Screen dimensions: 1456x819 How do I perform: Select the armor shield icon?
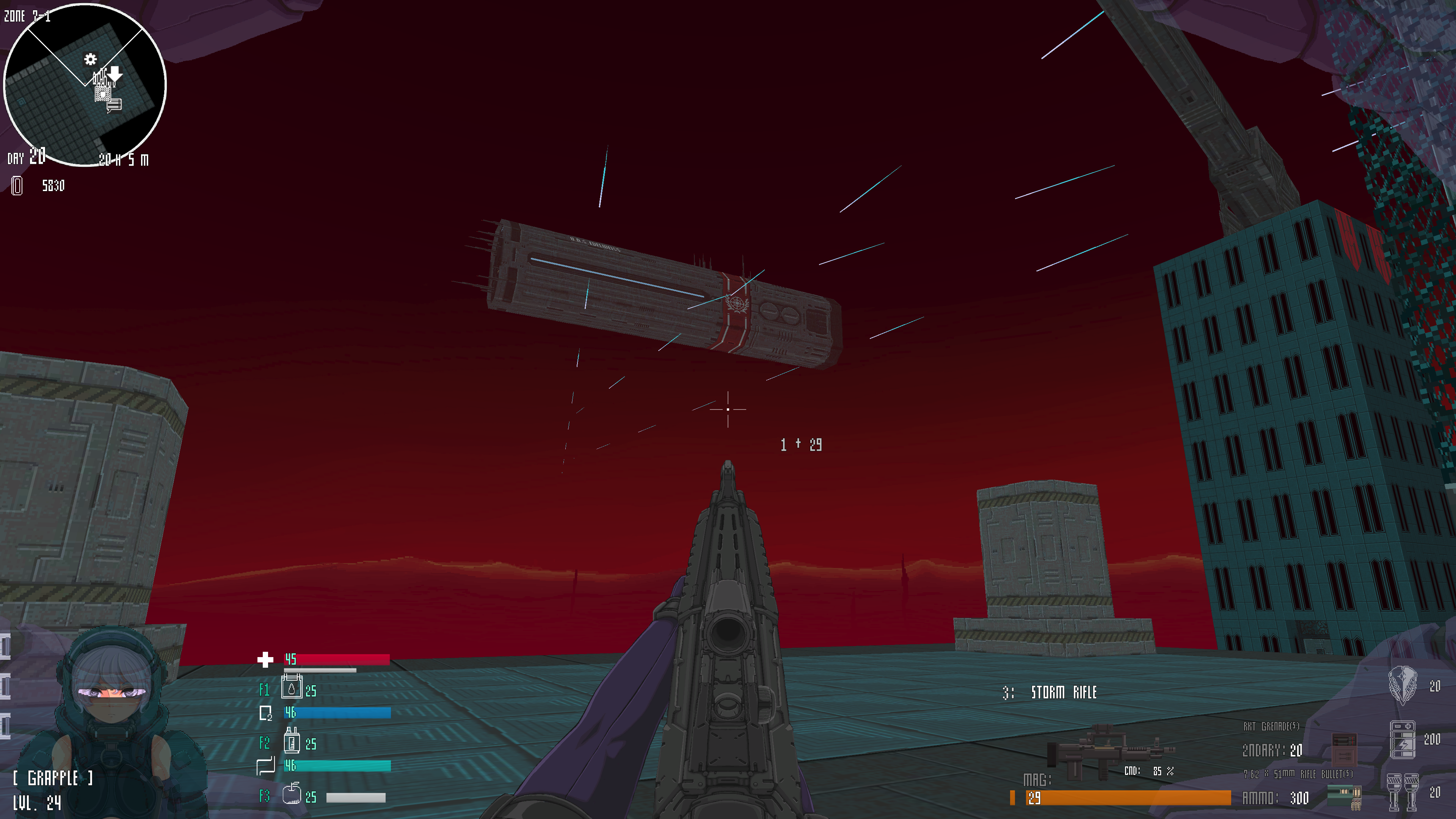click(x=1402, y=685)
